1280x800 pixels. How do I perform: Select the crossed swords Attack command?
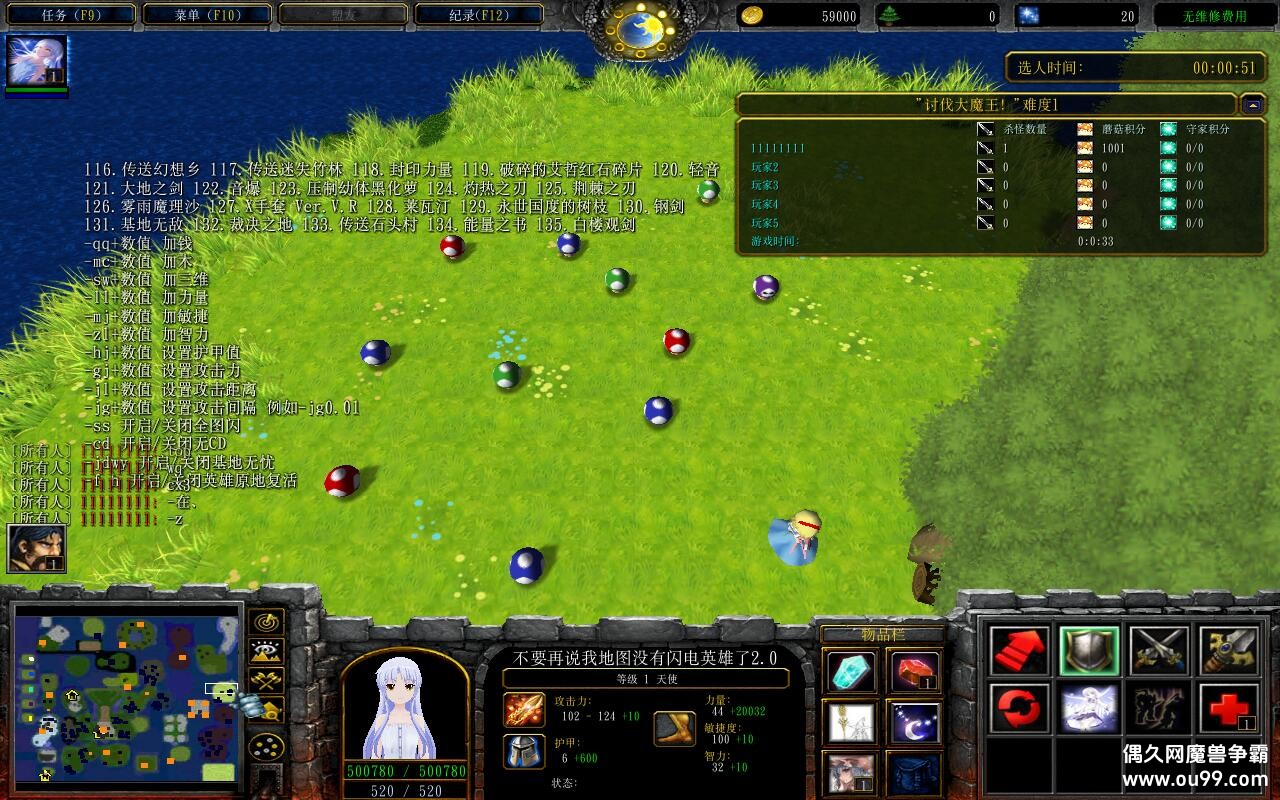[x=1158, y=649]
